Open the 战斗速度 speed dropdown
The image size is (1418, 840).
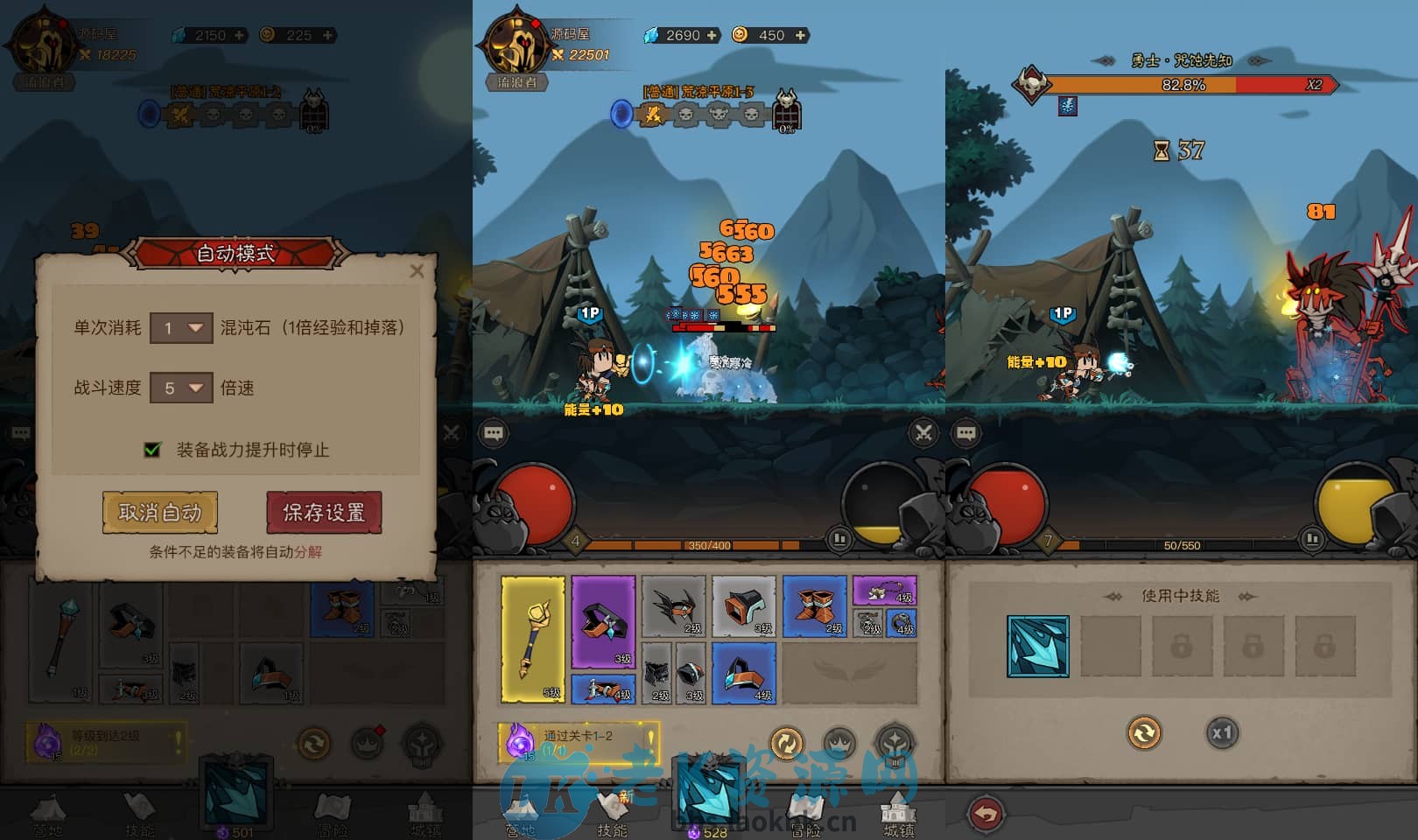(x=180, y=388)
